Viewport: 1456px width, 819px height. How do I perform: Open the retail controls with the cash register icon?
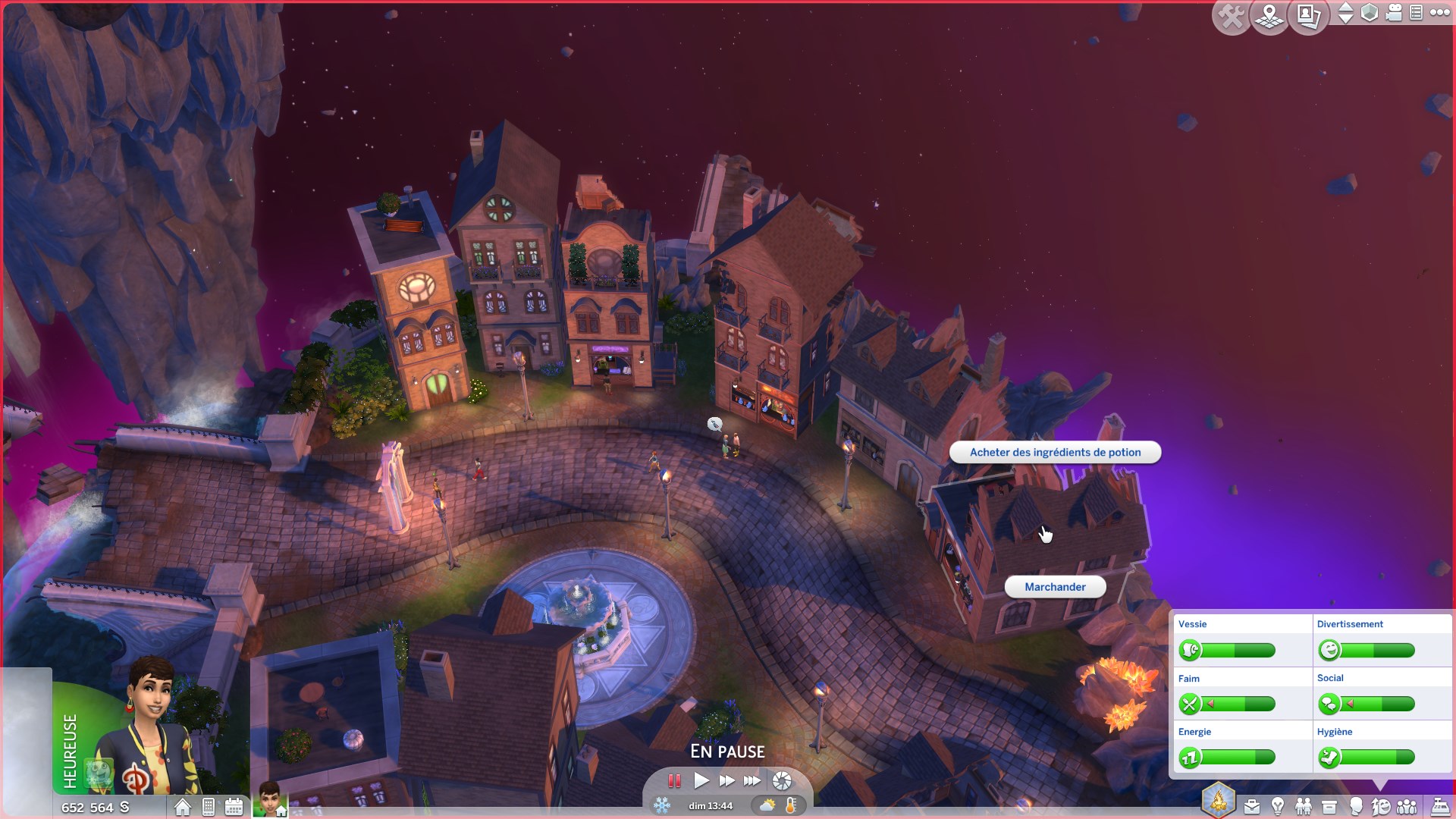[1440, 806]
